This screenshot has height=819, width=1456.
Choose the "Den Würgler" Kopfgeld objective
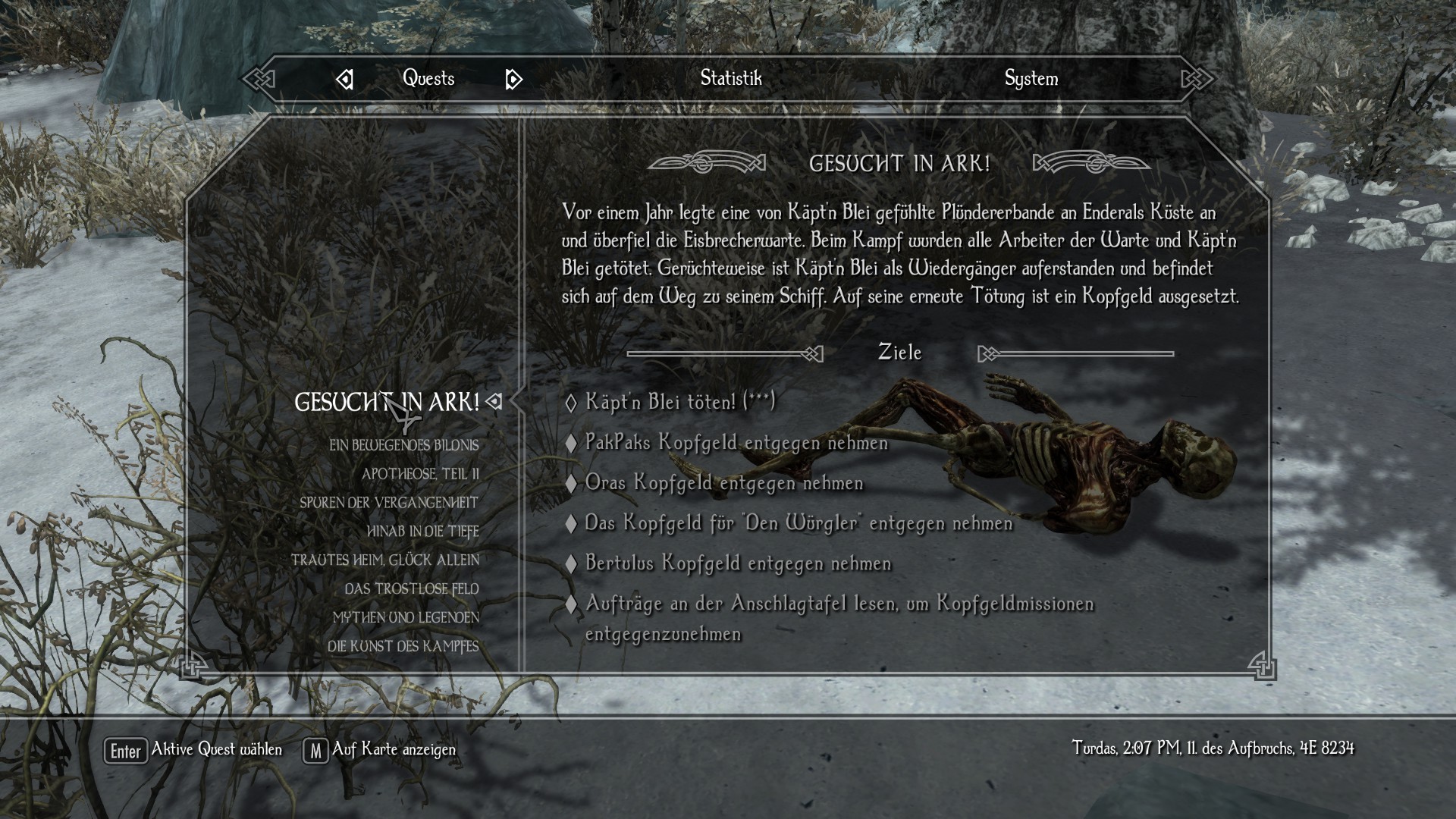tap(799, 522)
